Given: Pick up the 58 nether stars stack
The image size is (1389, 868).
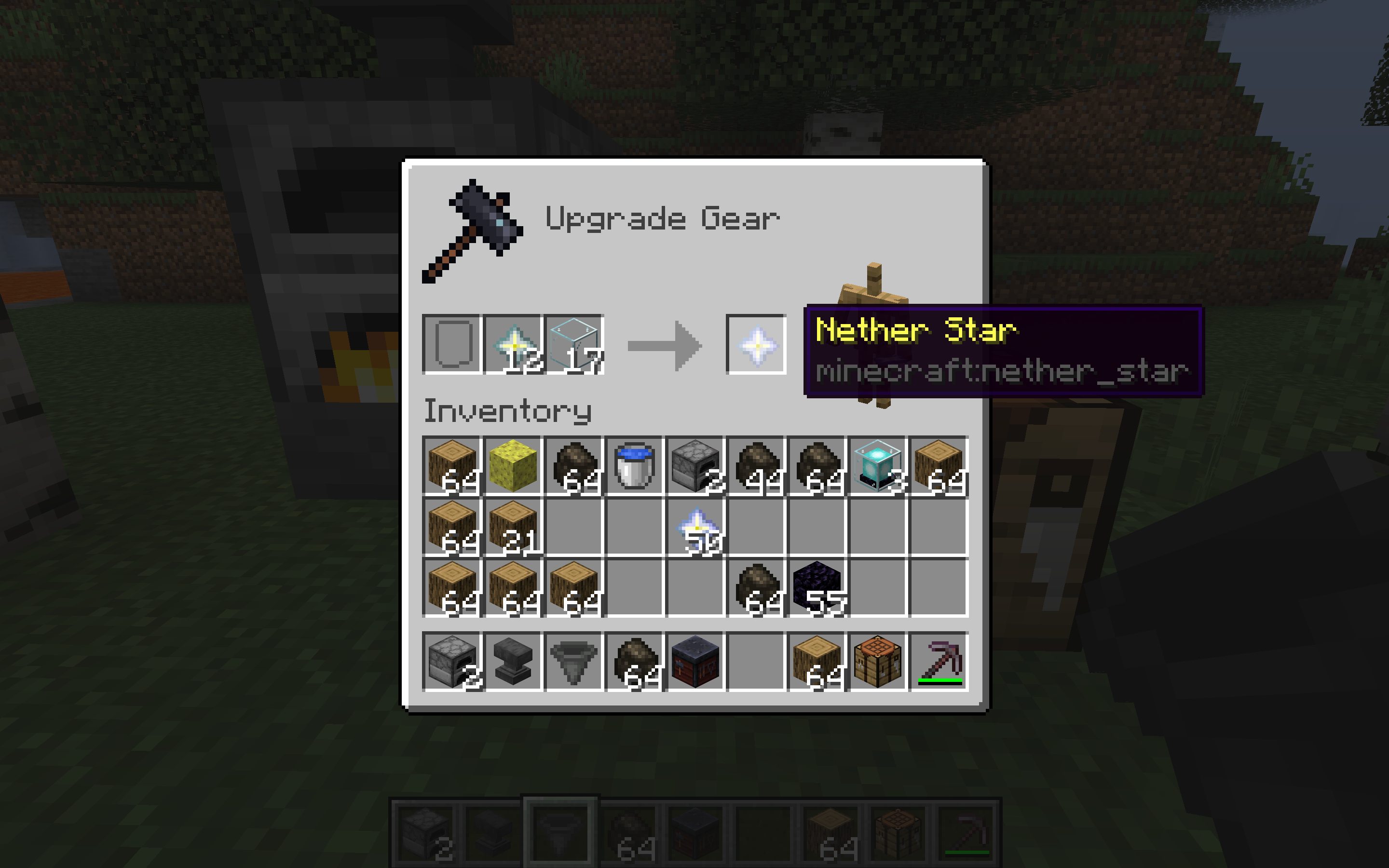Looking at the screenshot, I should click(695, 527).
